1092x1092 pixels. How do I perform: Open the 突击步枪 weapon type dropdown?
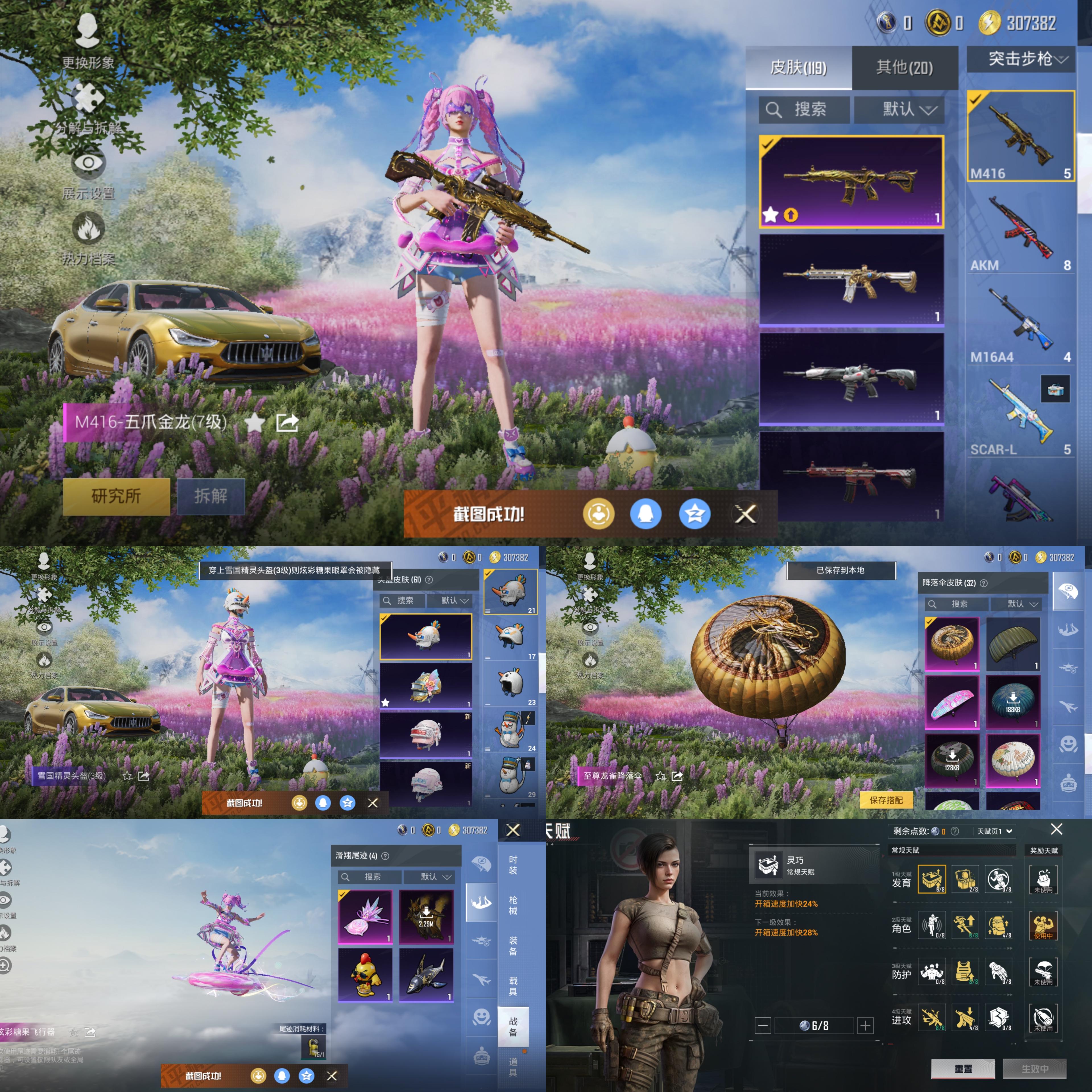1021,59
